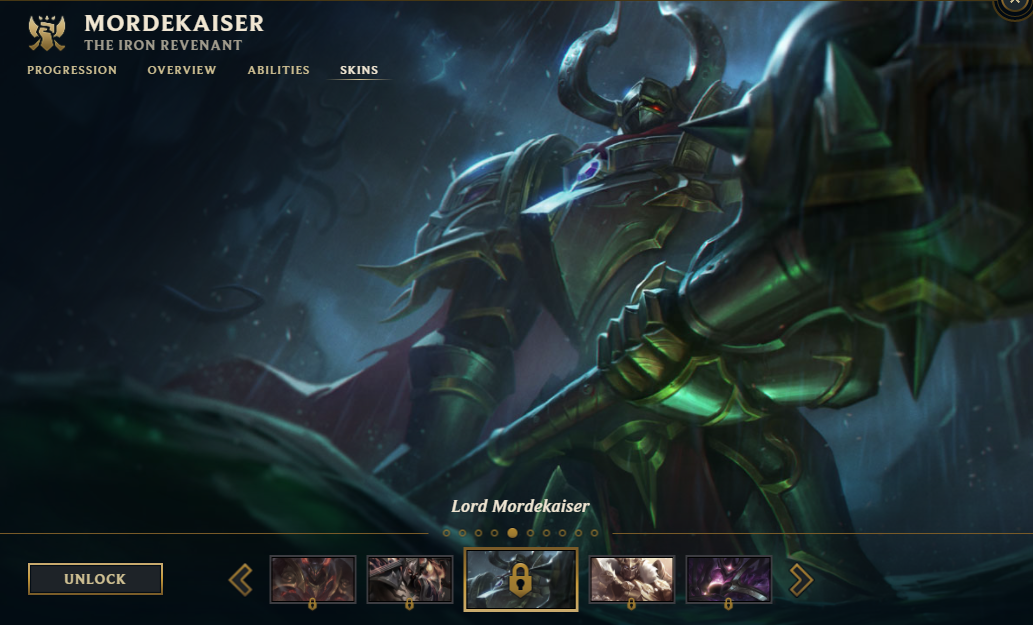1033x625 pixels.
Task: Select the dark red armored skin thumbnail
Action: (x=313, y=579)
